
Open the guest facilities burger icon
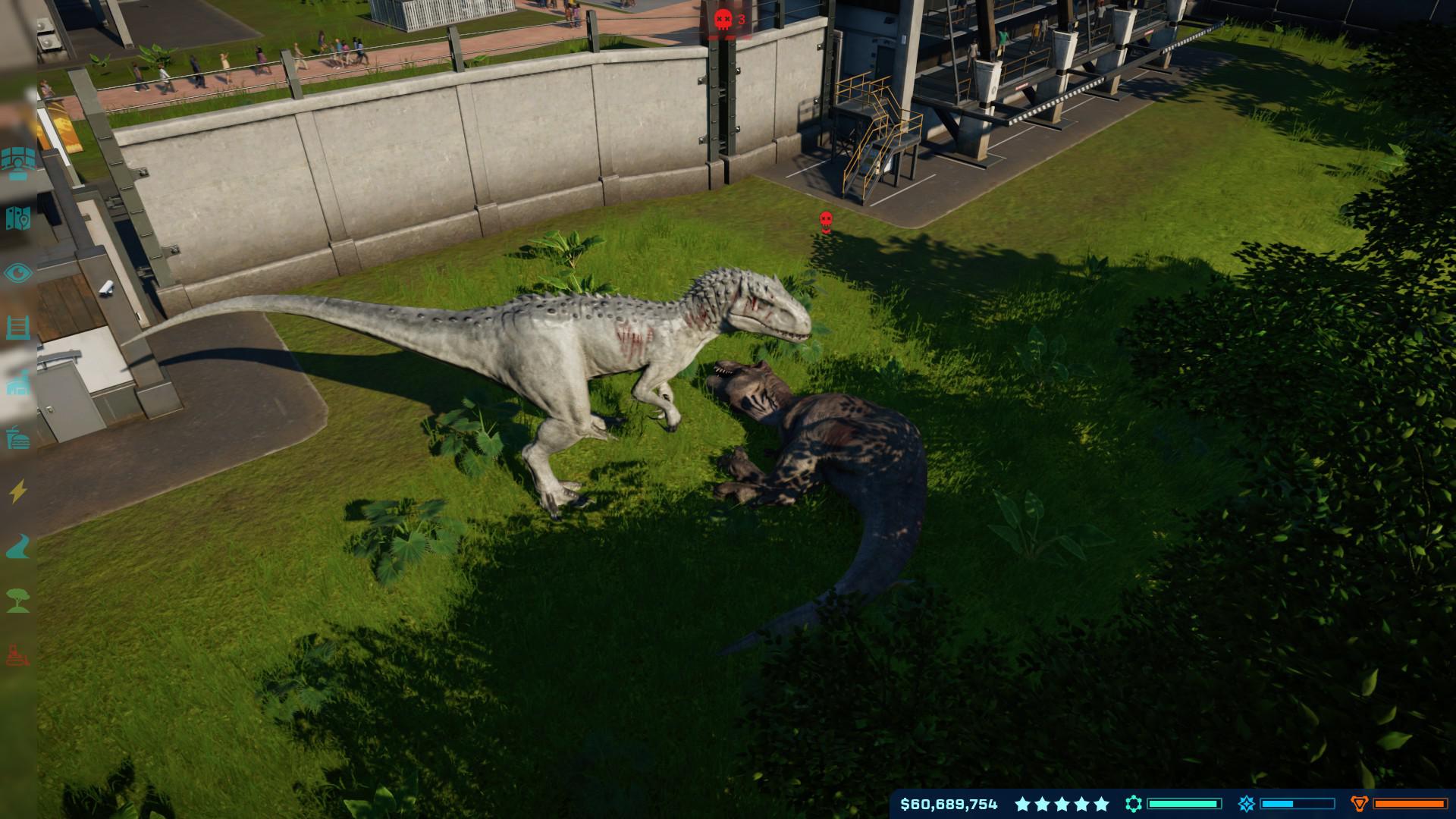(17, 438)
